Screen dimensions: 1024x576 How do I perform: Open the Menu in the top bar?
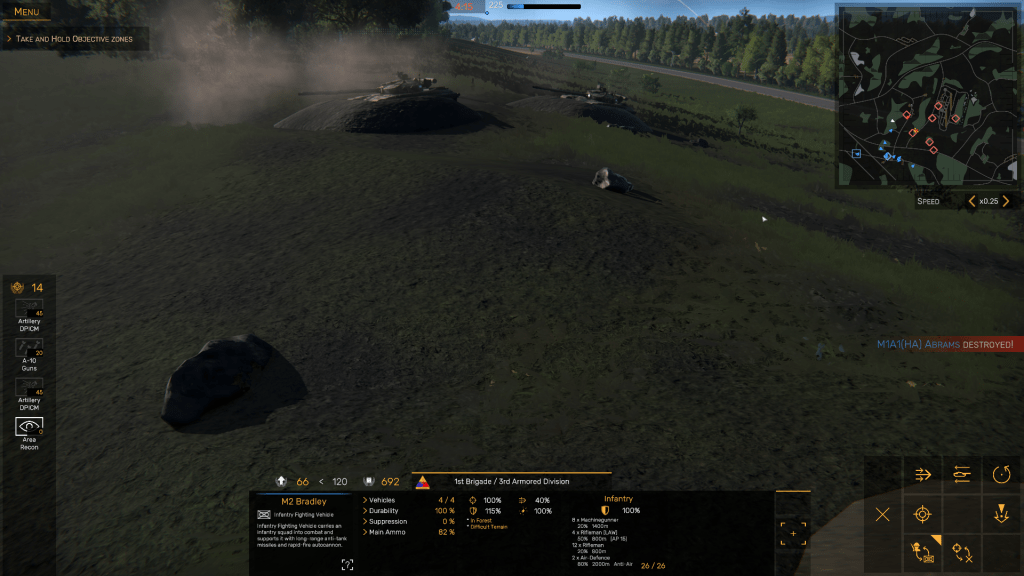(x=27, y=12)
